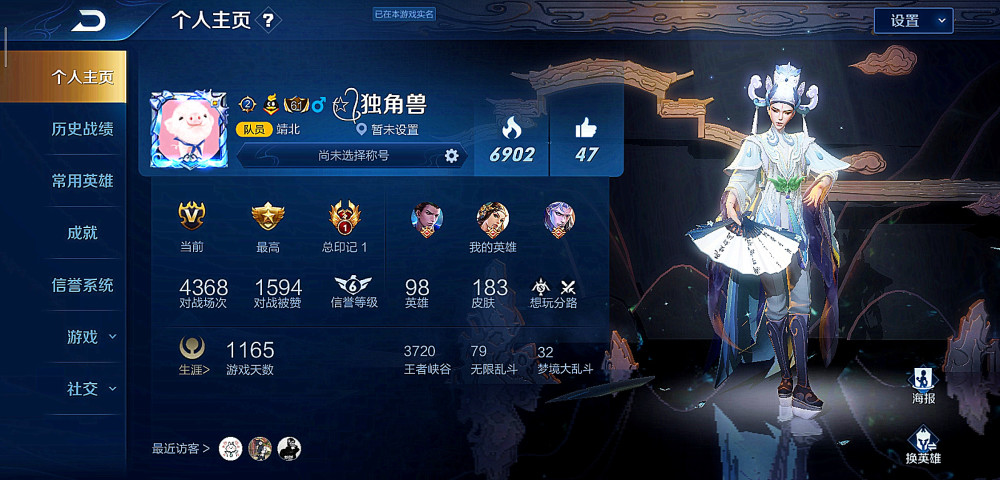1000x480 pixels.
Task: Open the 设置 dropdown
Action: pyautogui.click(x=913, y=20)
